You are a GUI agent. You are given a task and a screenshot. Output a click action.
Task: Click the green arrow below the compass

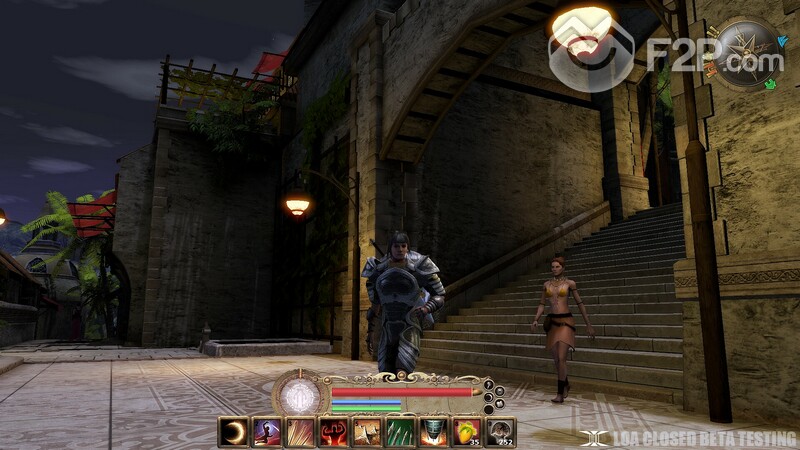pos(771,85)
